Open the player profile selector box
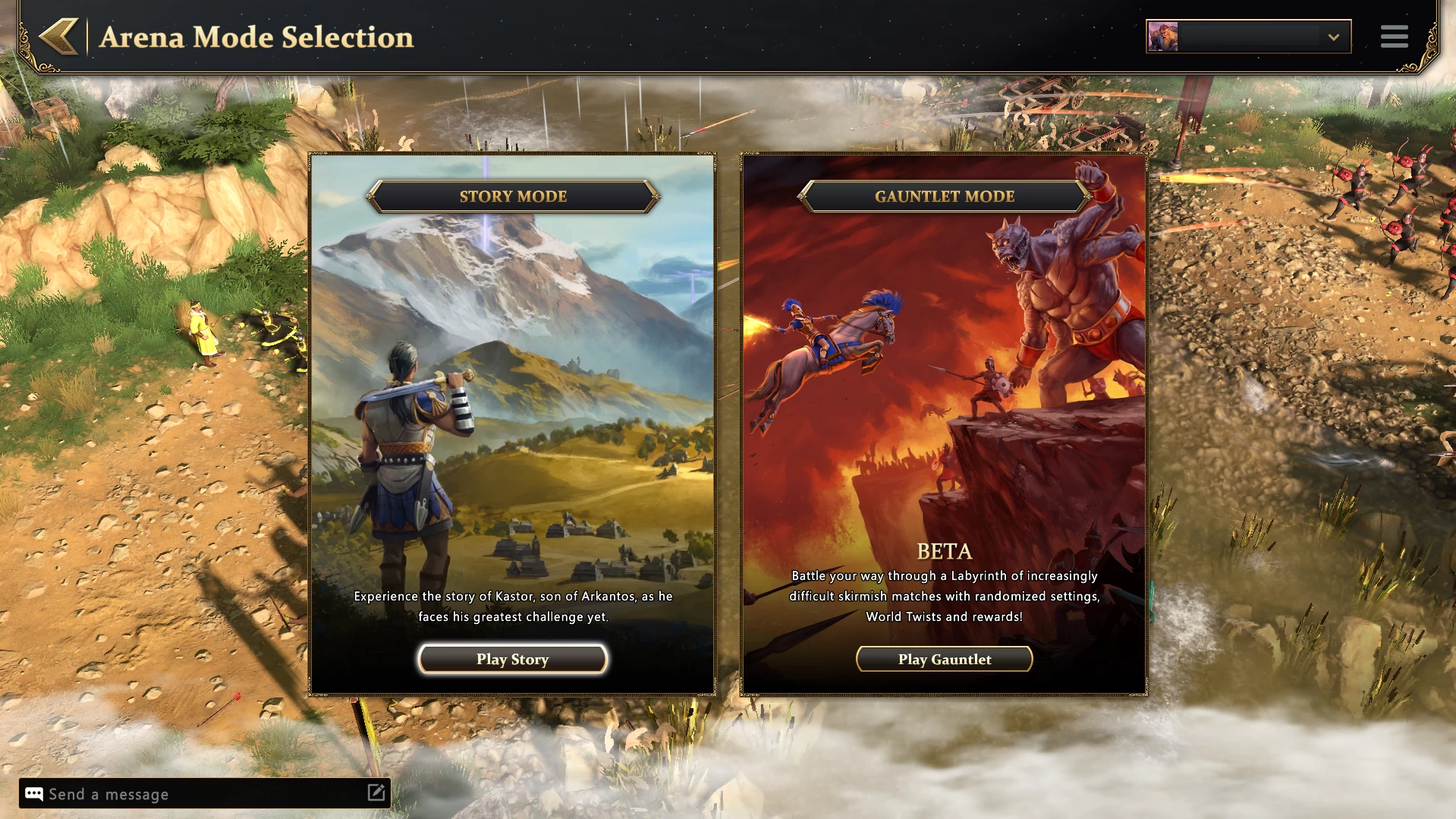 (x=1248, y=35)
